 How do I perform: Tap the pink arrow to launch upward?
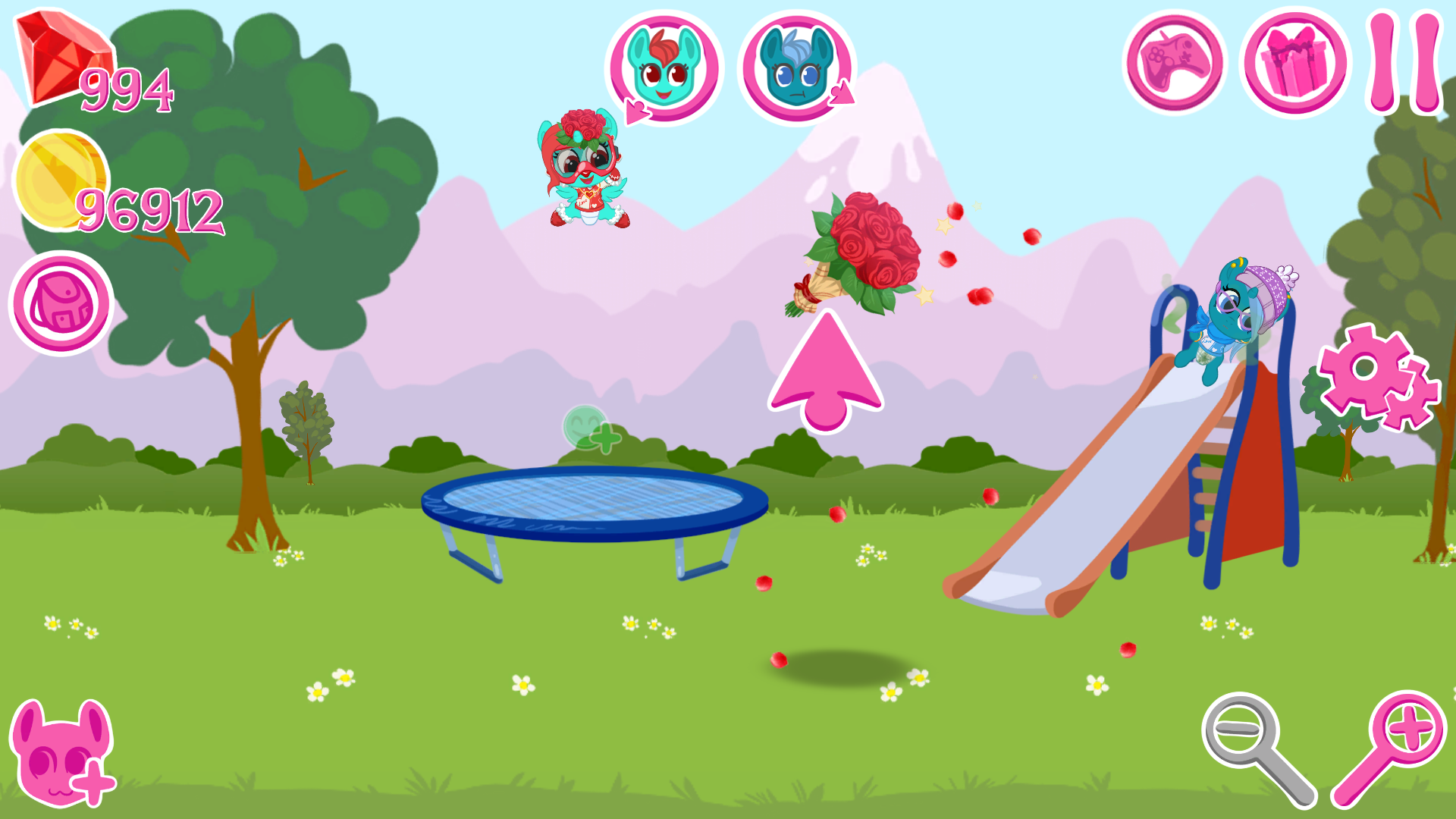tap(827, 372)
